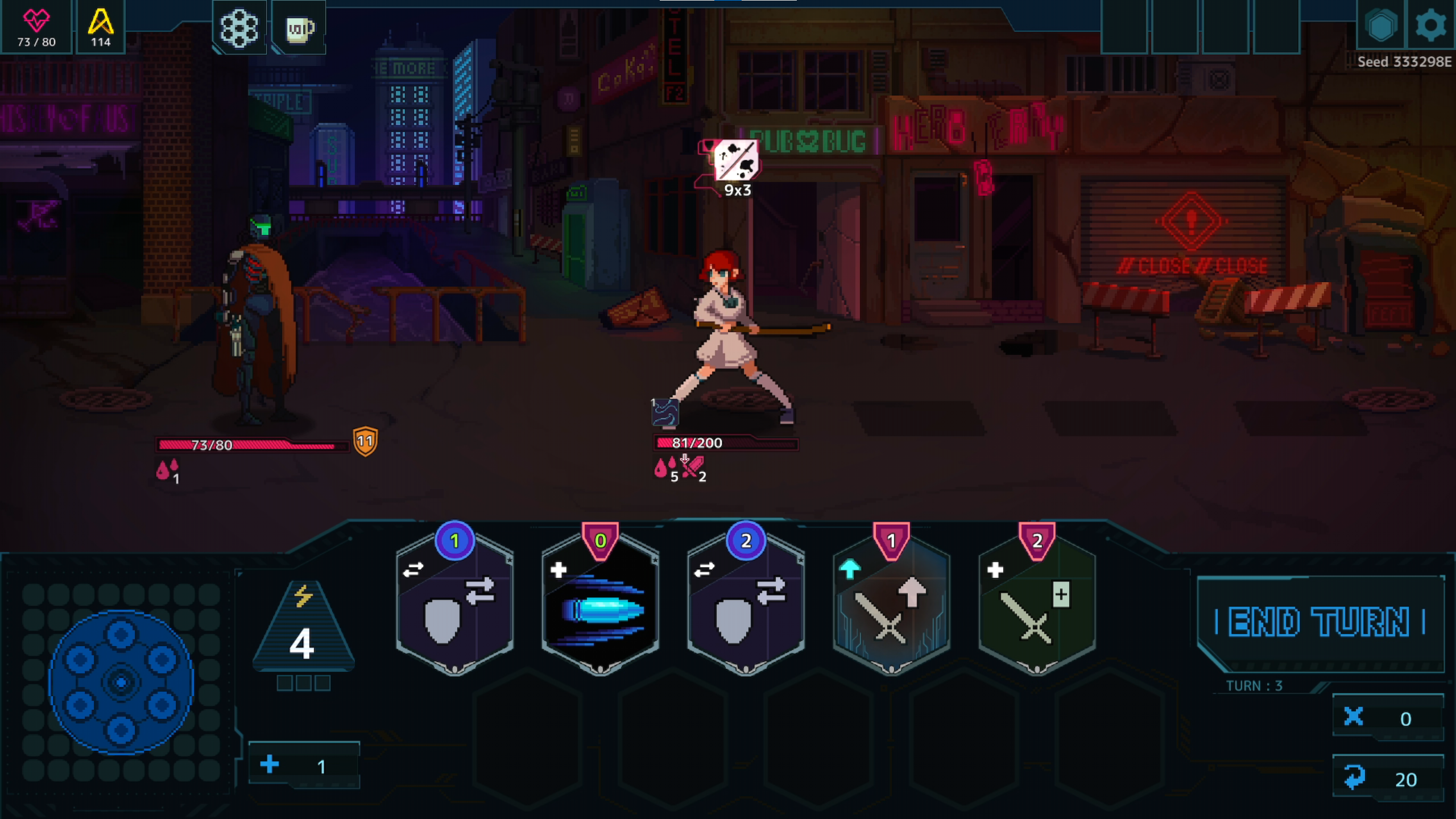Open the blue plus counter showing 1
1456x819 pixels.
(x=304, y=766)
